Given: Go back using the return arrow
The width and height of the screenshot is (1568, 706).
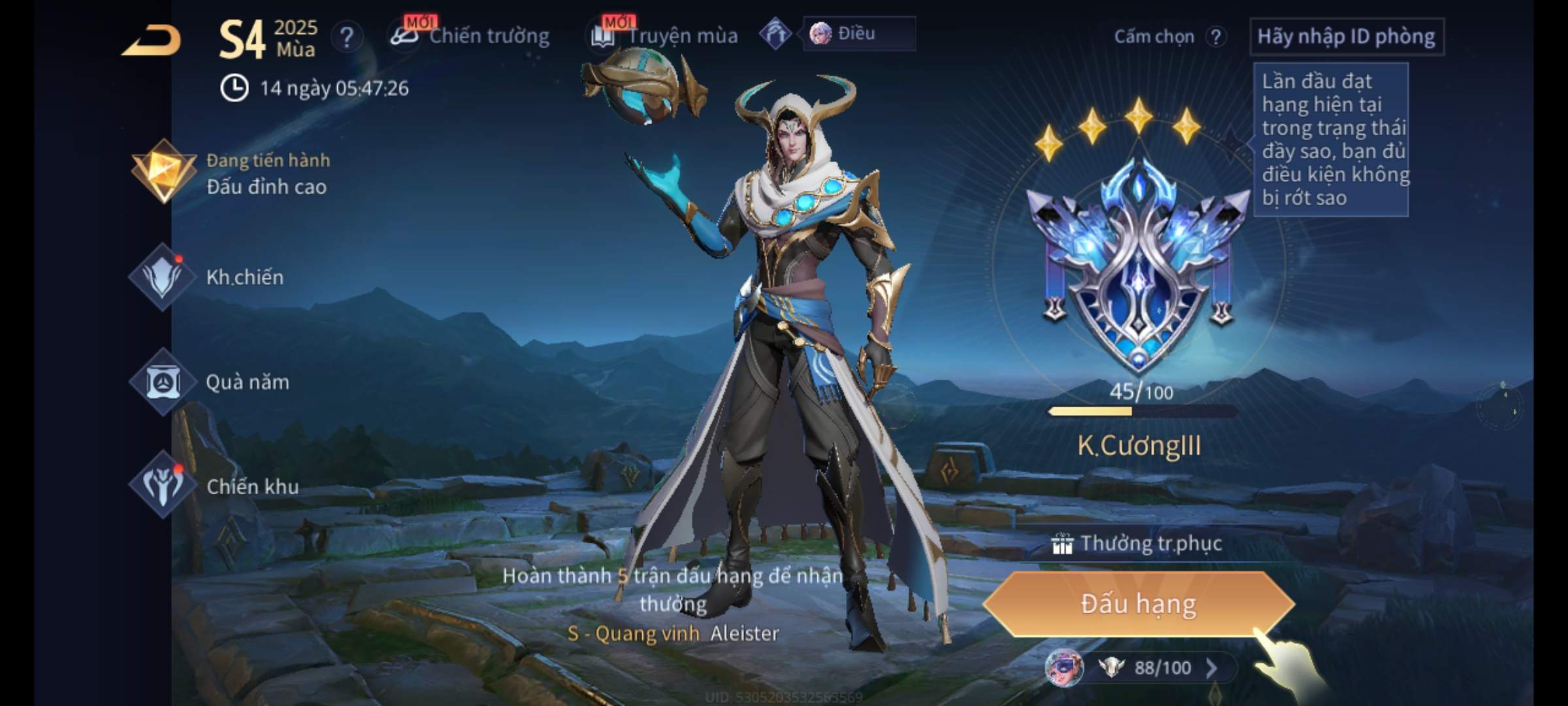Looking at the screenshot, I should [x=152, y=41].
